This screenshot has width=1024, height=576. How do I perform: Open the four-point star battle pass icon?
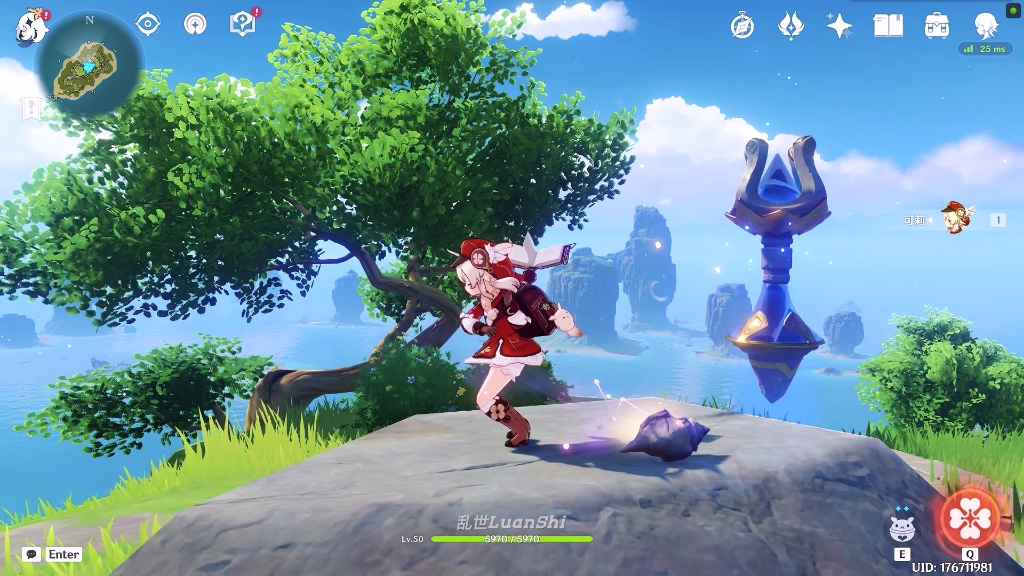[x=839, y=26]
